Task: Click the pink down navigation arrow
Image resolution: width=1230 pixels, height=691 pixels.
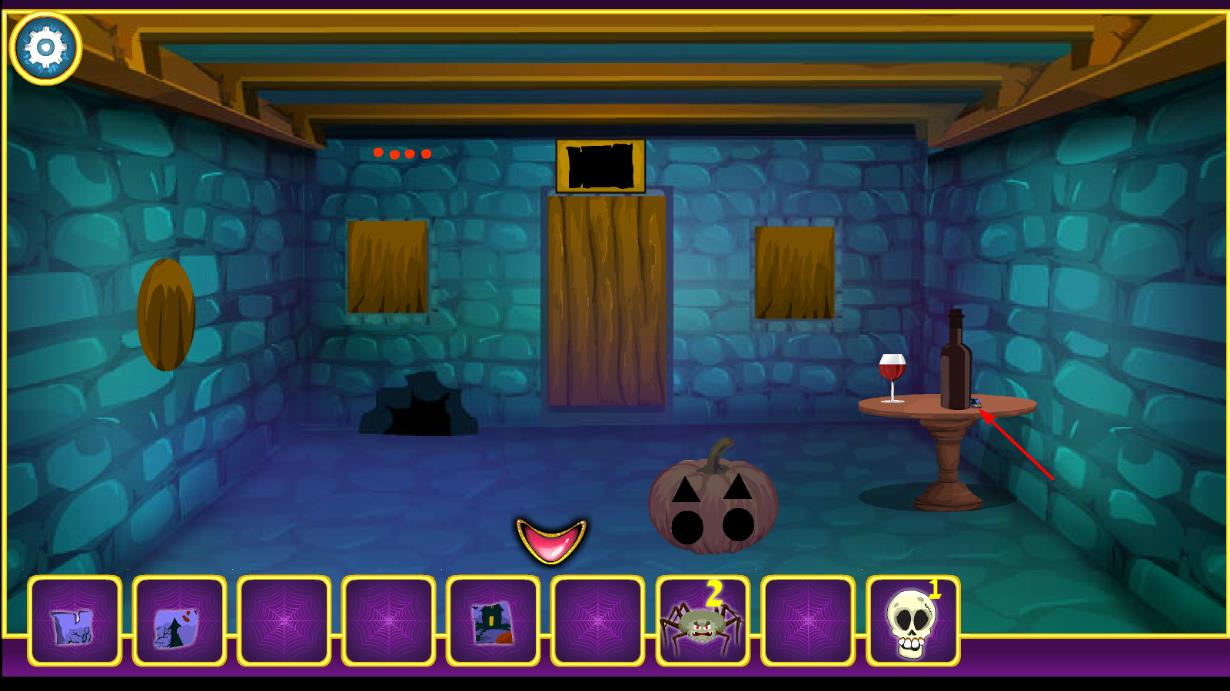Action: coord(551,540)
